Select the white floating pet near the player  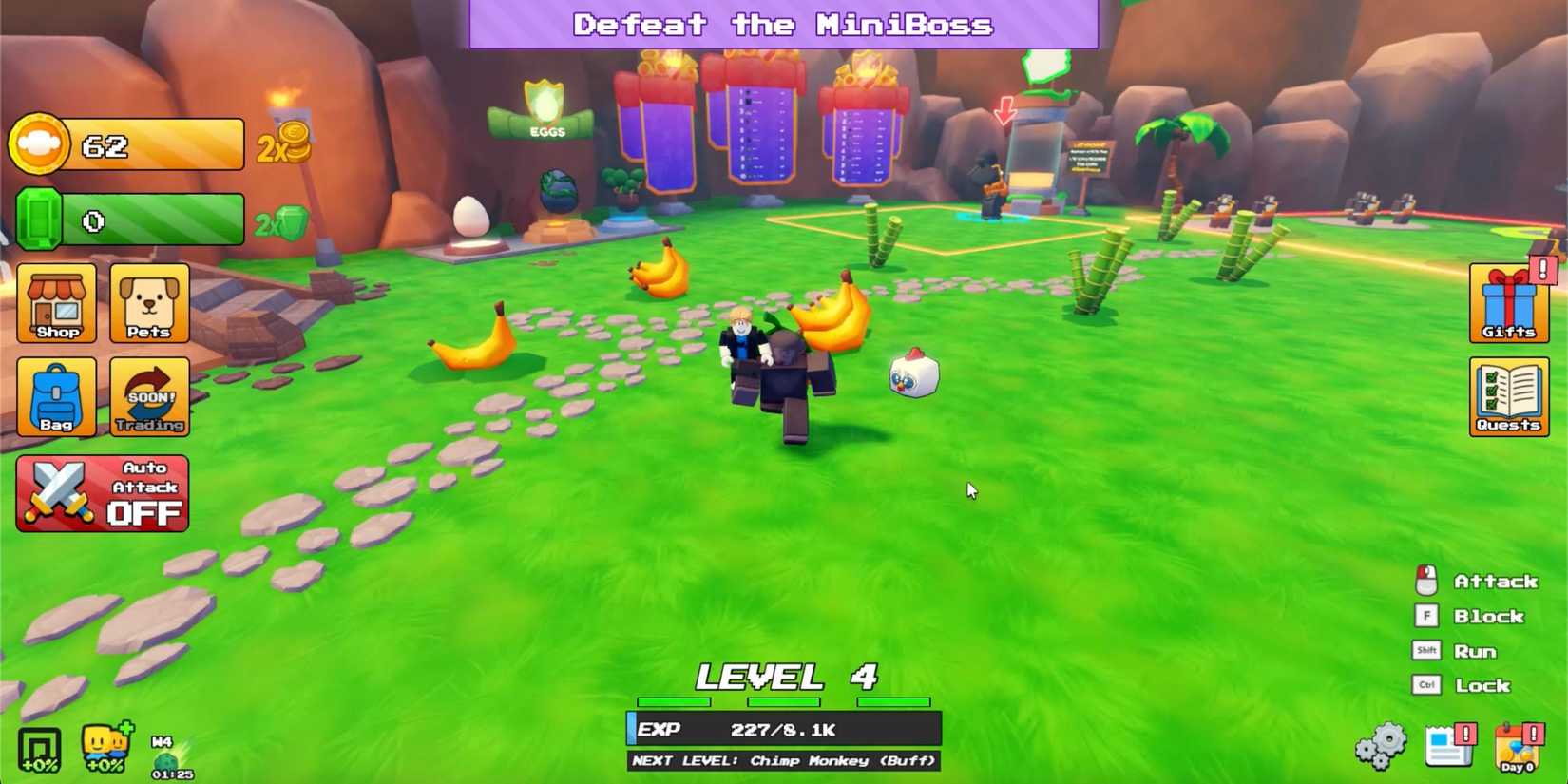914,373
